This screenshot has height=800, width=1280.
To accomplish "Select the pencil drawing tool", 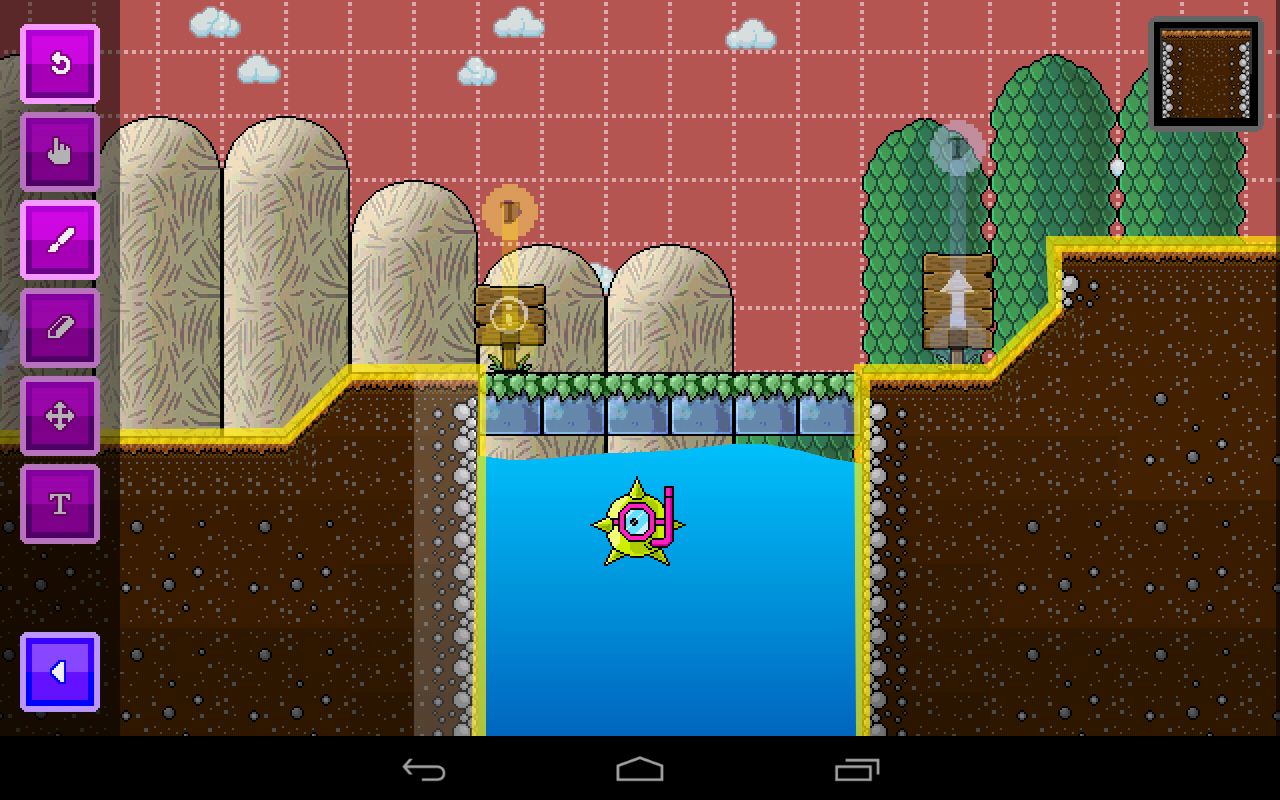I will coord(59,240).
